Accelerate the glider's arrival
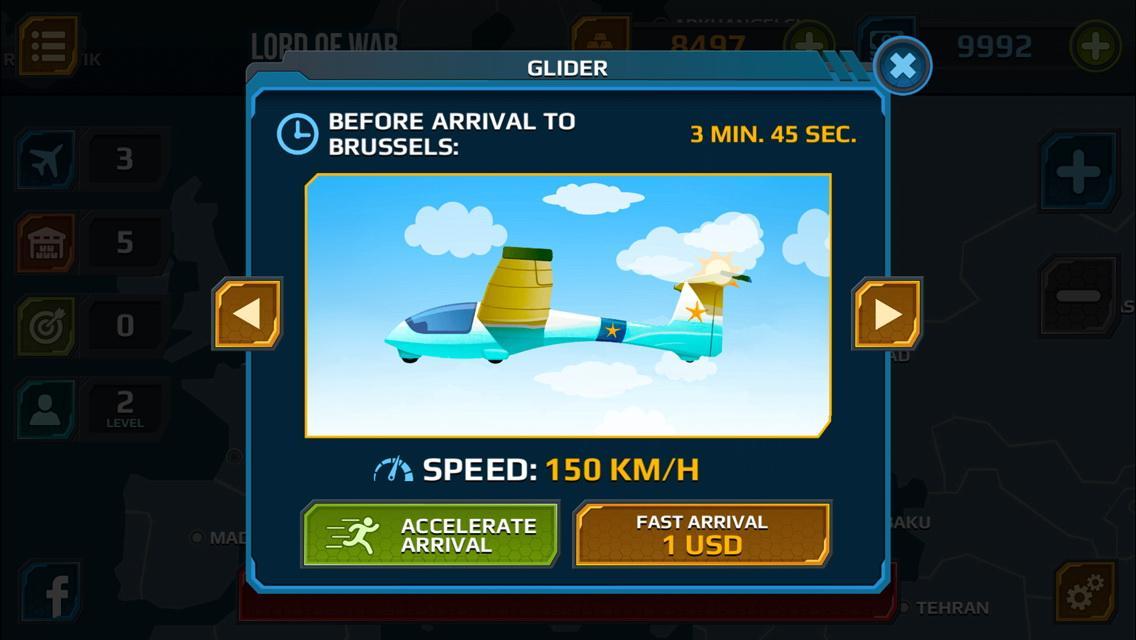Image resolution: width=1136 pixels, height=640 pixels. tap(431, 535)
